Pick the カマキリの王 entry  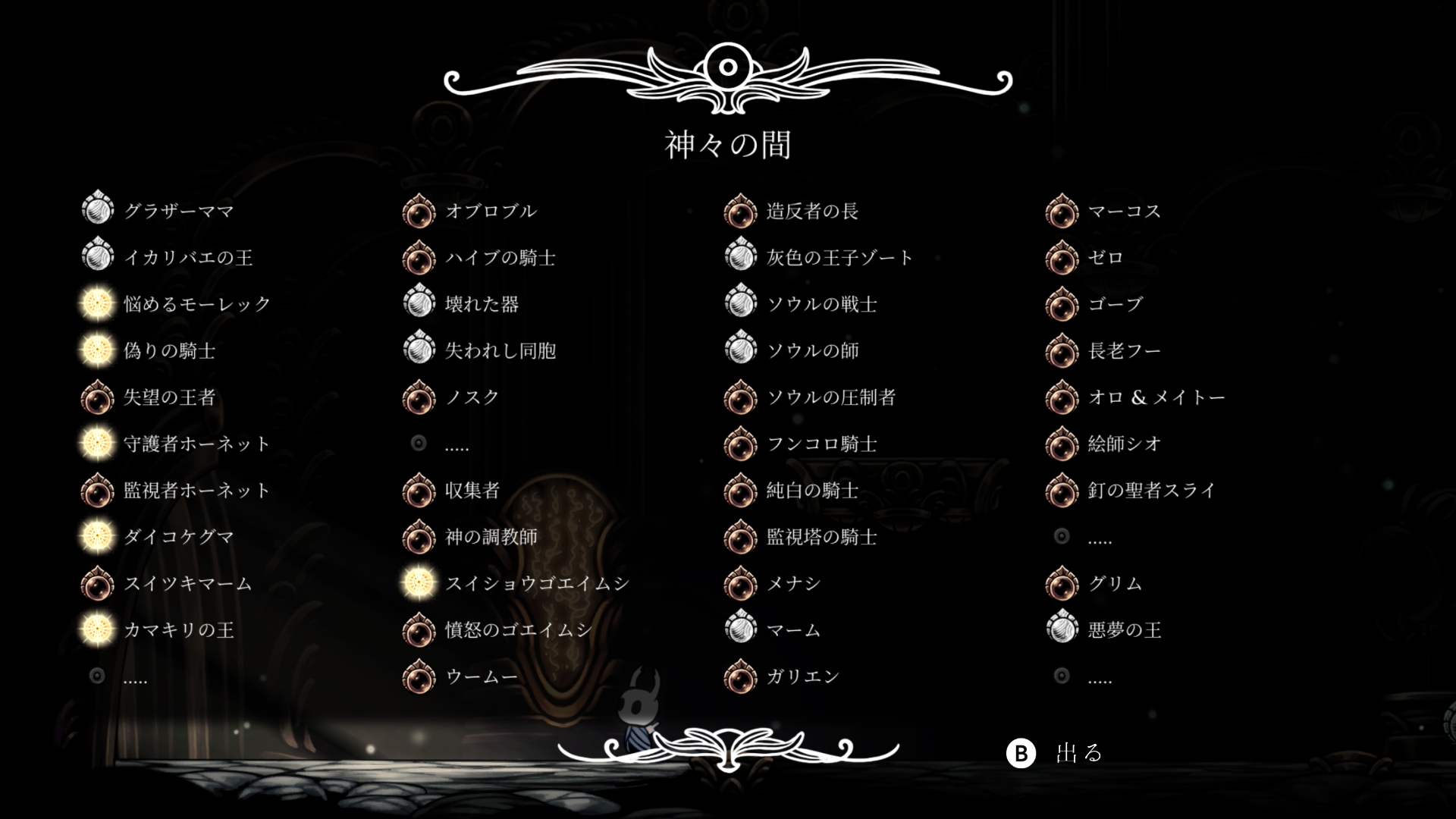click(x=178, y=629)
